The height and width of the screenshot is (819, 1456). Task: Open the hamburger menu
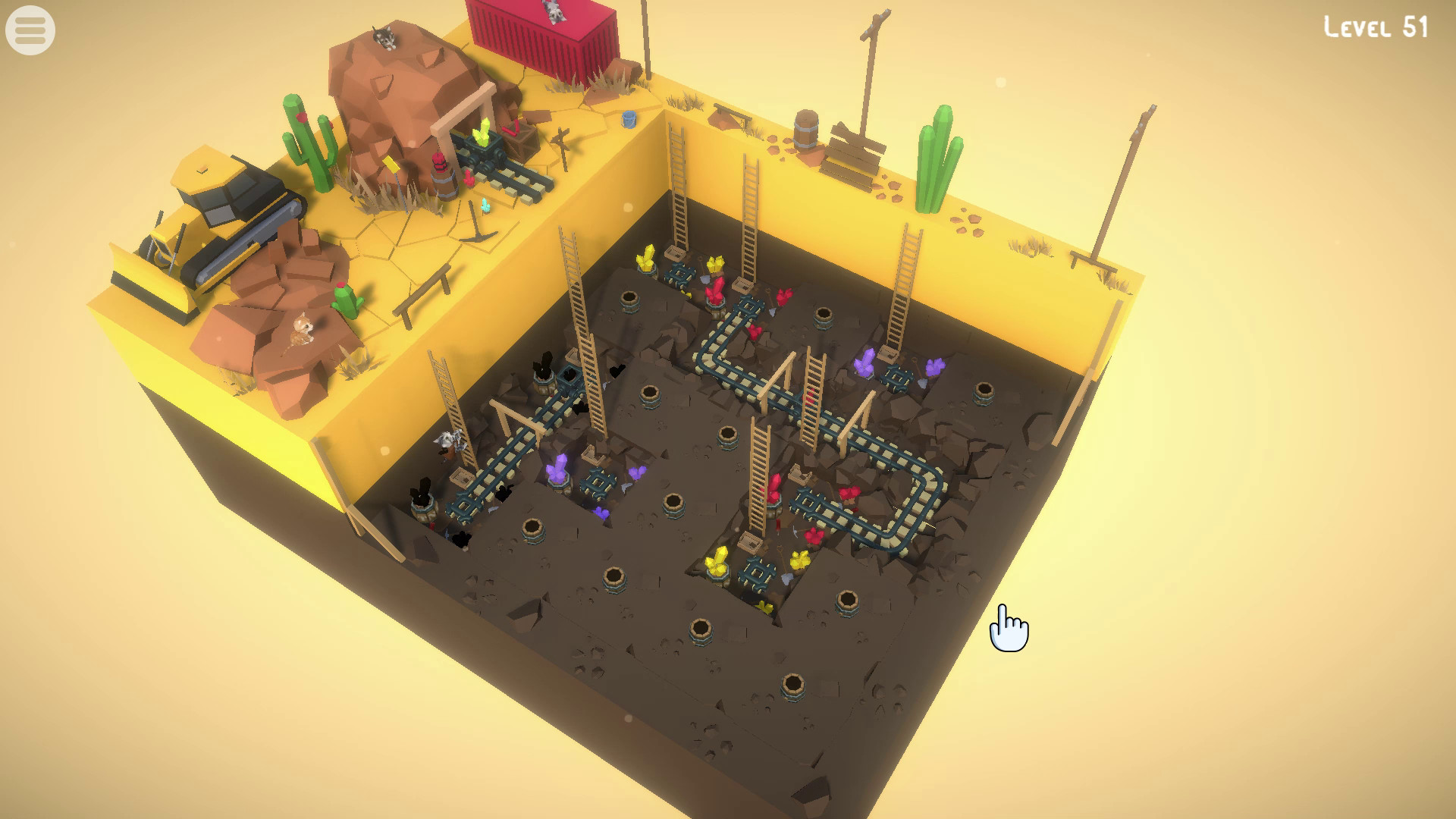29,29
